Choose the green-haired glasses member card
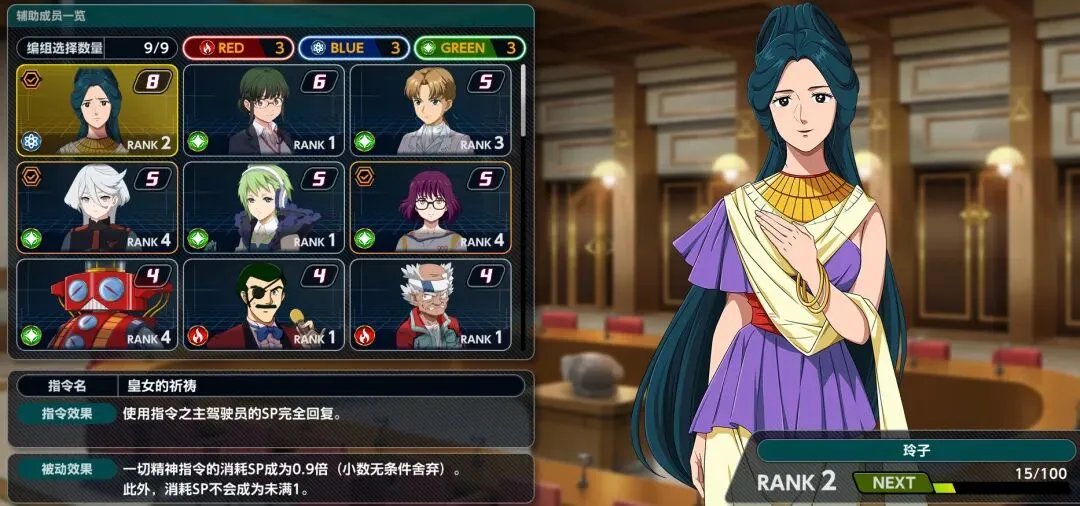Image resolution: width=1080 pixels, height=506 pixels. point(263,110)
